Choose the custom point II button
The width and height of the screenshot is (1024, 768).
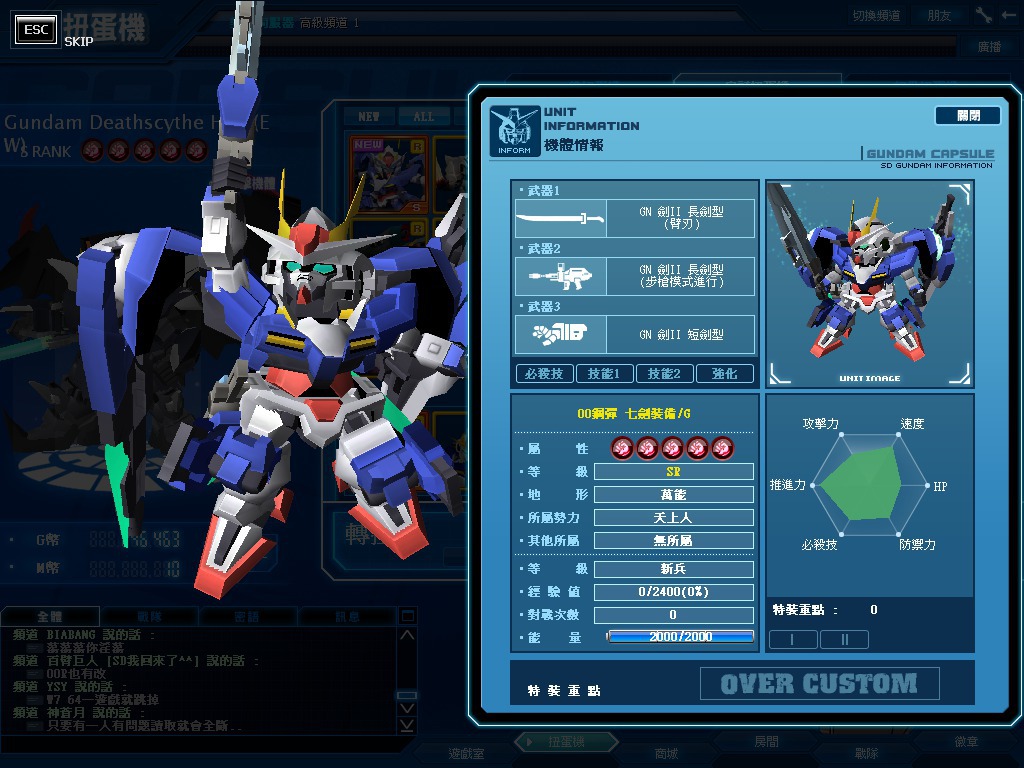844,639
